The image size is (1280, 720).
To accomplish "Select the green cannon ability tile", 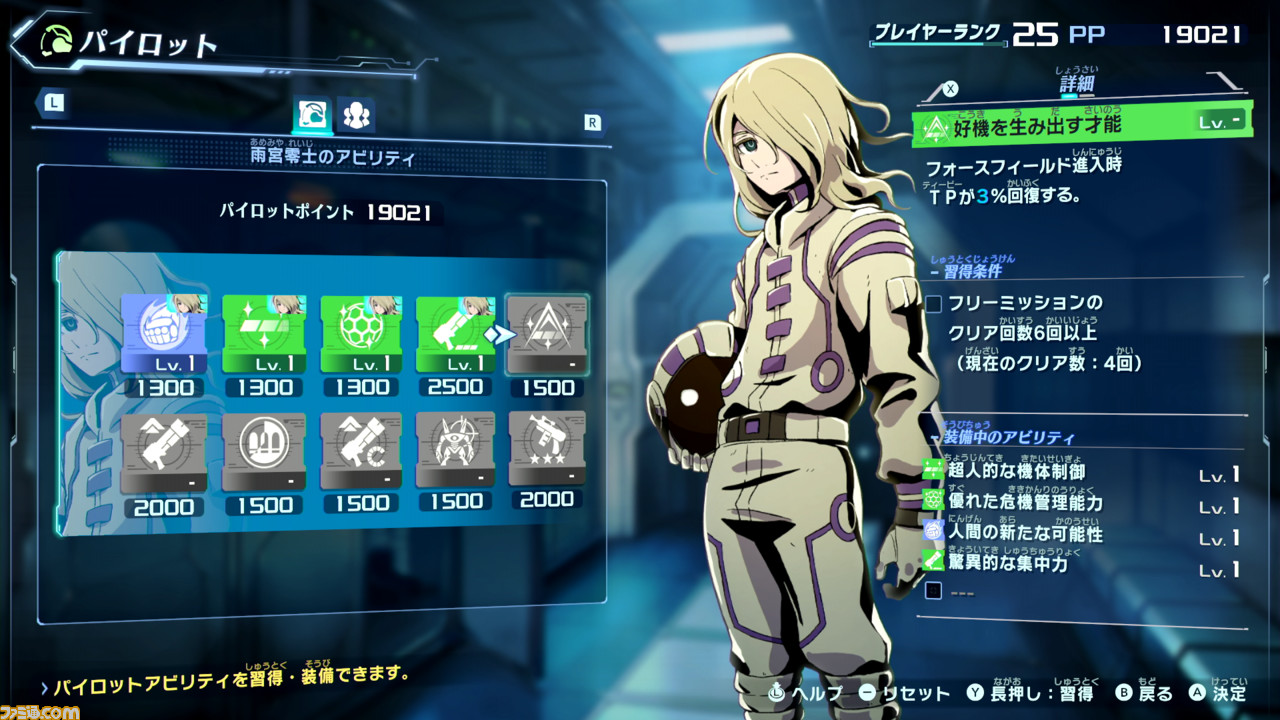I will pyautogui.click(x=455, y=335).
